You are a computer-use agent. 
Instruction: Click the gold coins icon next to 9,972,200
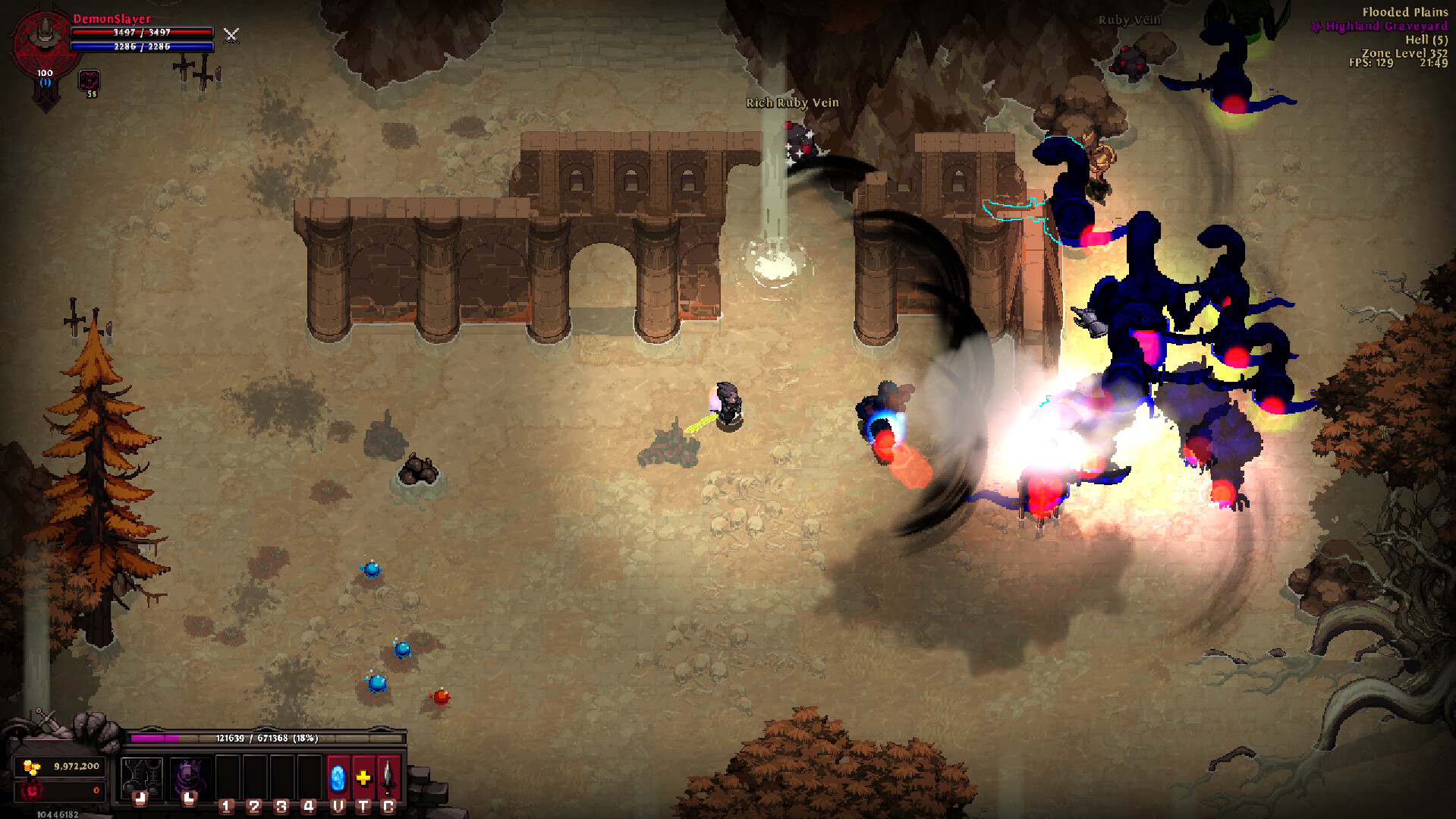(30, 767)
